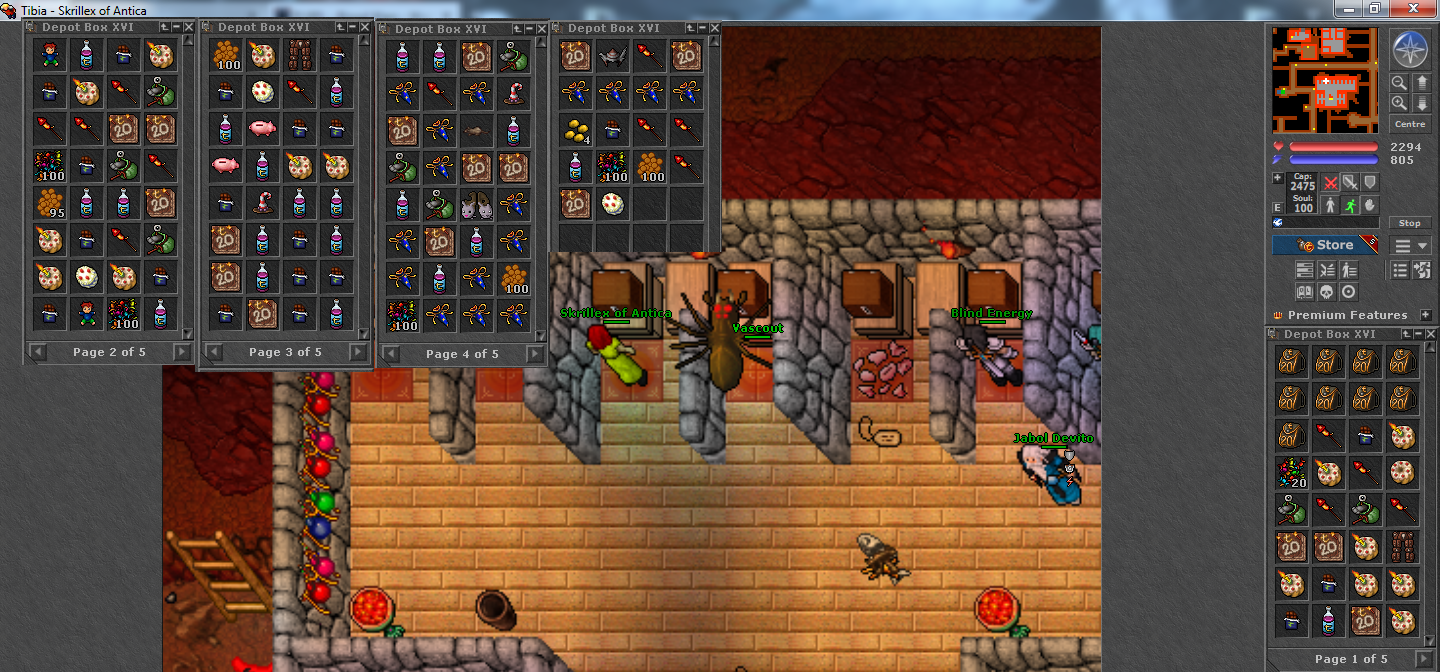Select the dead rat item slot
The width and height of the screenshot is (1440, 672).
point(477,130)
